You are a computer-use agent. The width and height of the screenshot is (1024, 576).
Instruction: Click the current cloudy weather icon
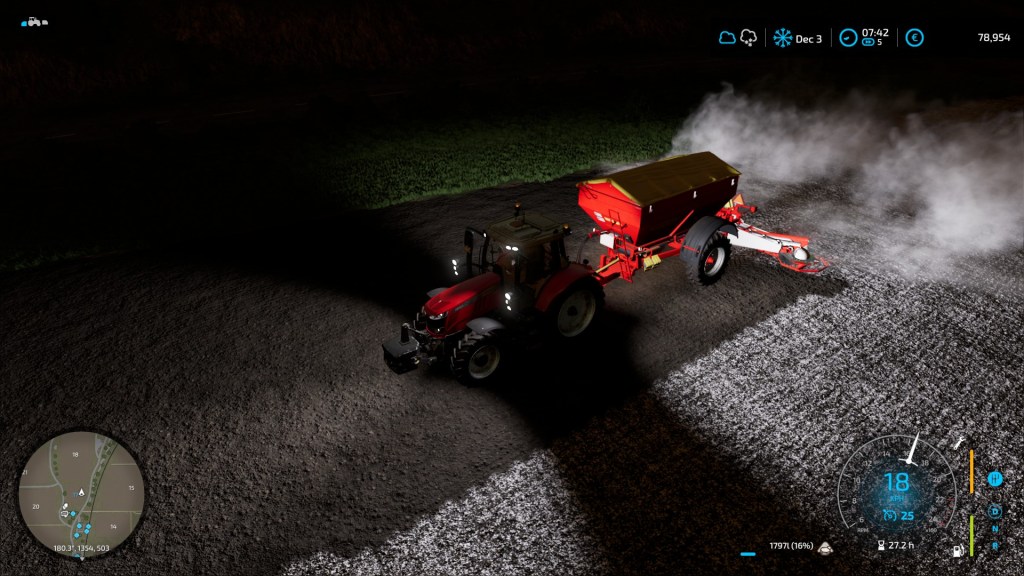click(727, 38)
